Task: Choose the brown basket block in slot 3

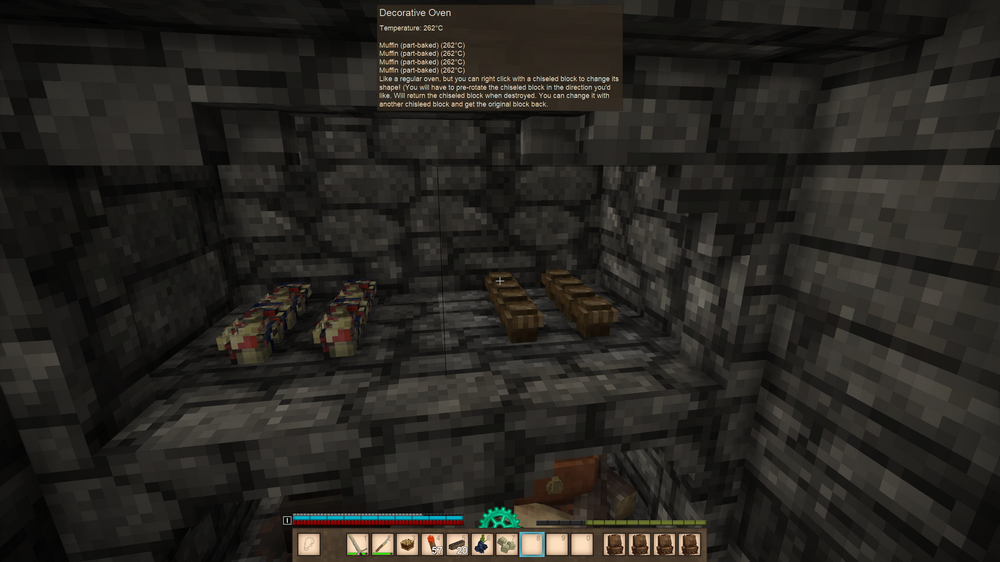Action: coord(408,545)
